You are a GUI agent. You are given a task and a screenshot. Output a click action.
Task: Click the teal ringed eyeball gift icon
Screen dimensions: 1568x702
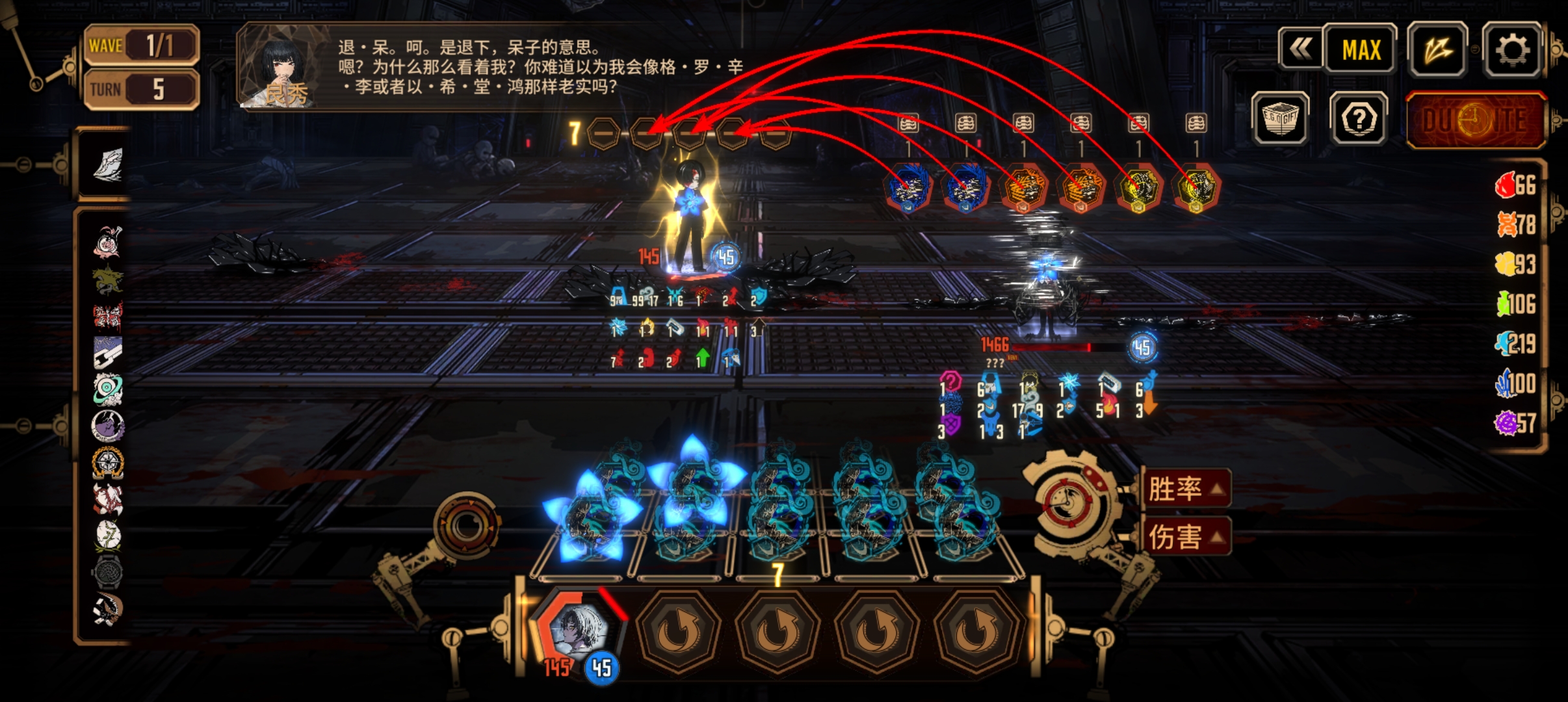pos(107,389)
